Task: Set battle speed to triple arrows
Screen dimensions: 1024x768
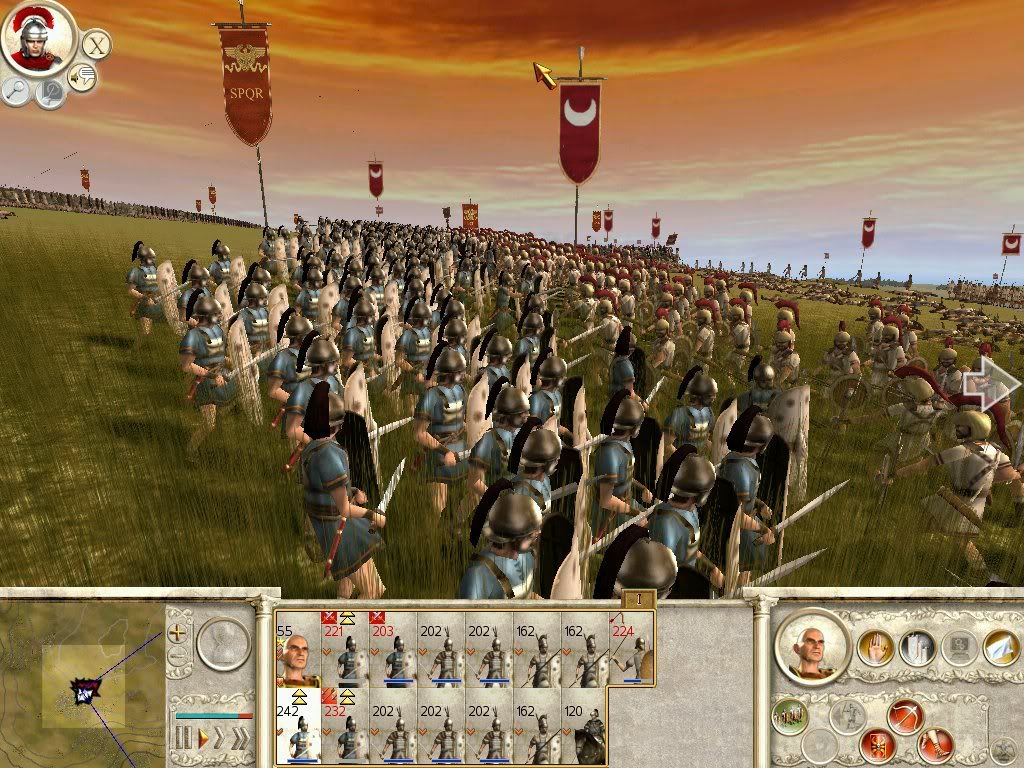Action: click(x=241, y=739)
